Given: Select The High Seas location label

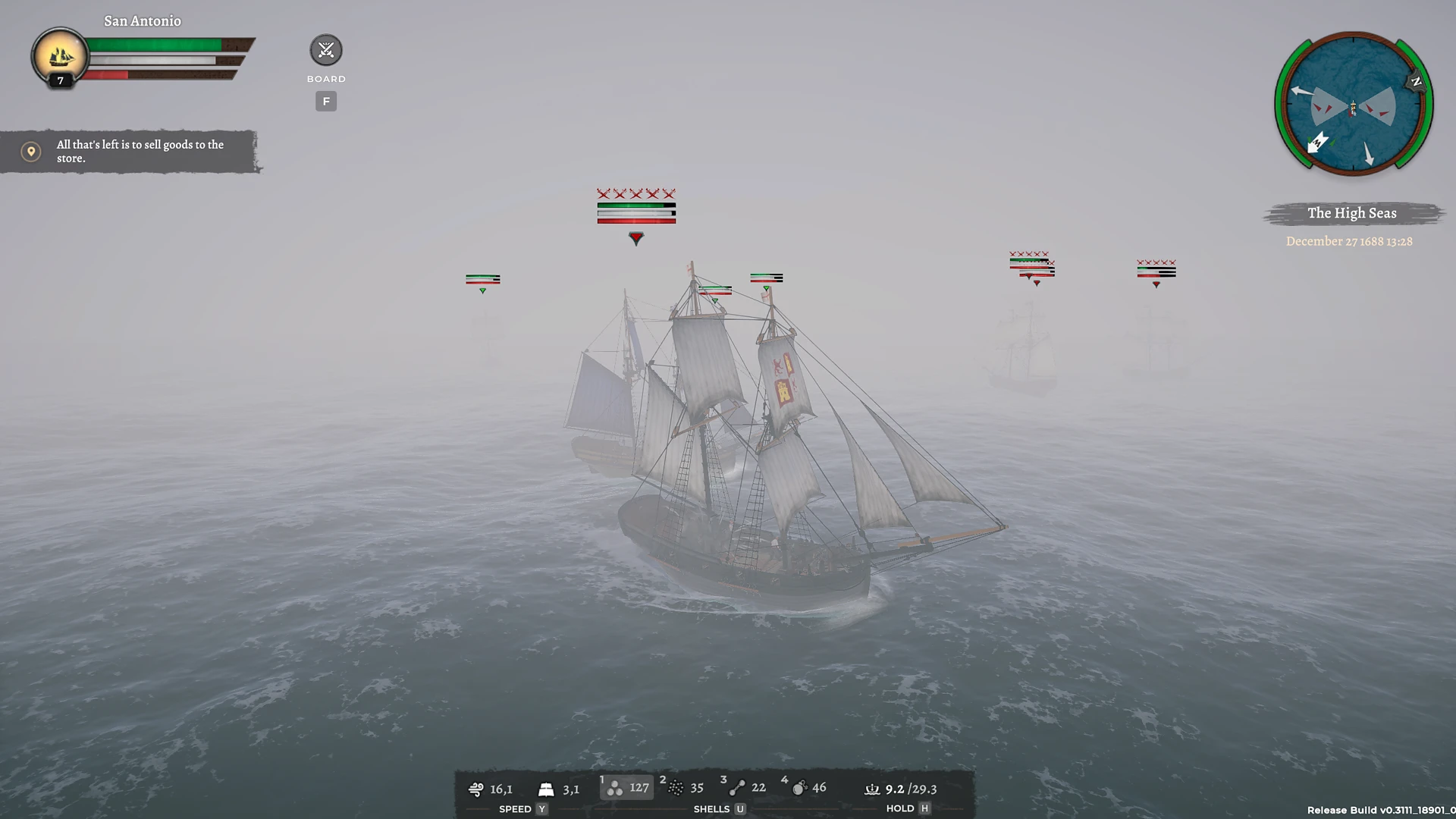Looking at the screenshot, I should pyautogui.click(x=1351, y=213).
